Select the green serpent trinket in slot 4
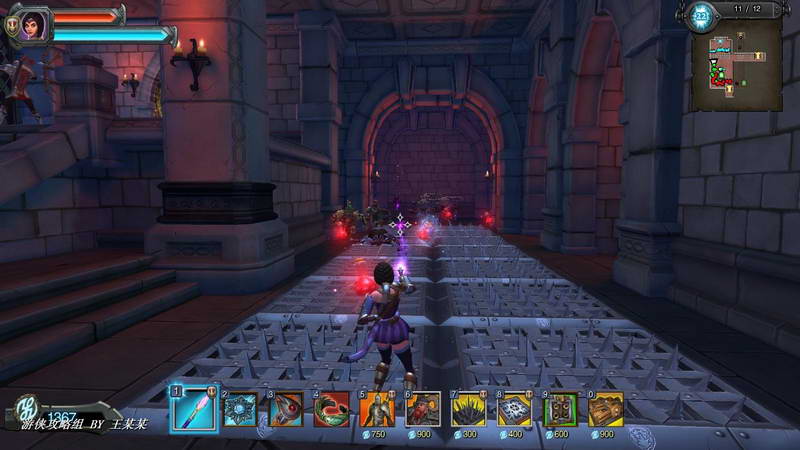Screen dimensions: 800x450 pos(332,408)
